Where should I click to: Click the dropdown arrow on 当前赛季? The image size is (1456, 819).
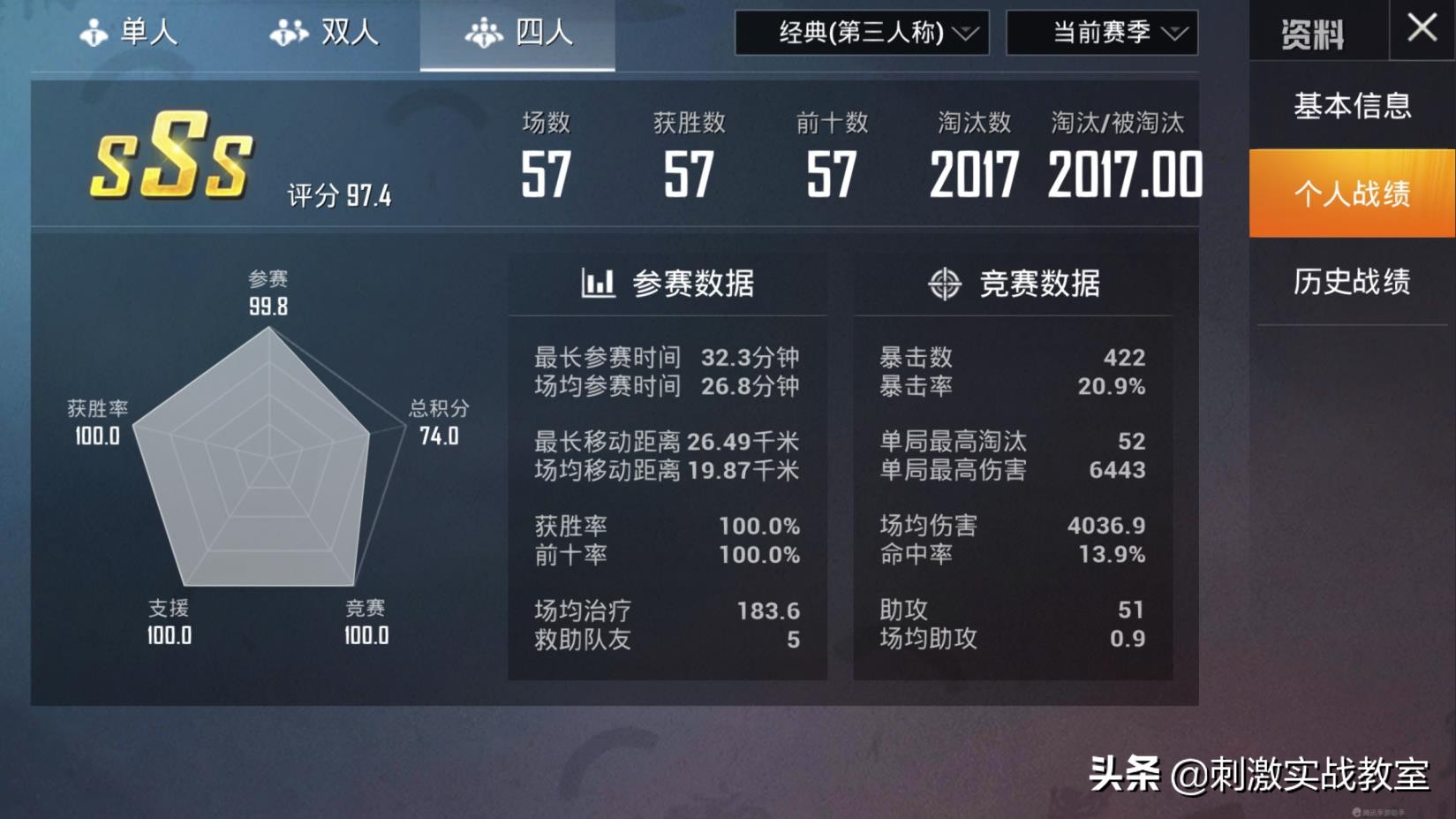coord(1174,34)
